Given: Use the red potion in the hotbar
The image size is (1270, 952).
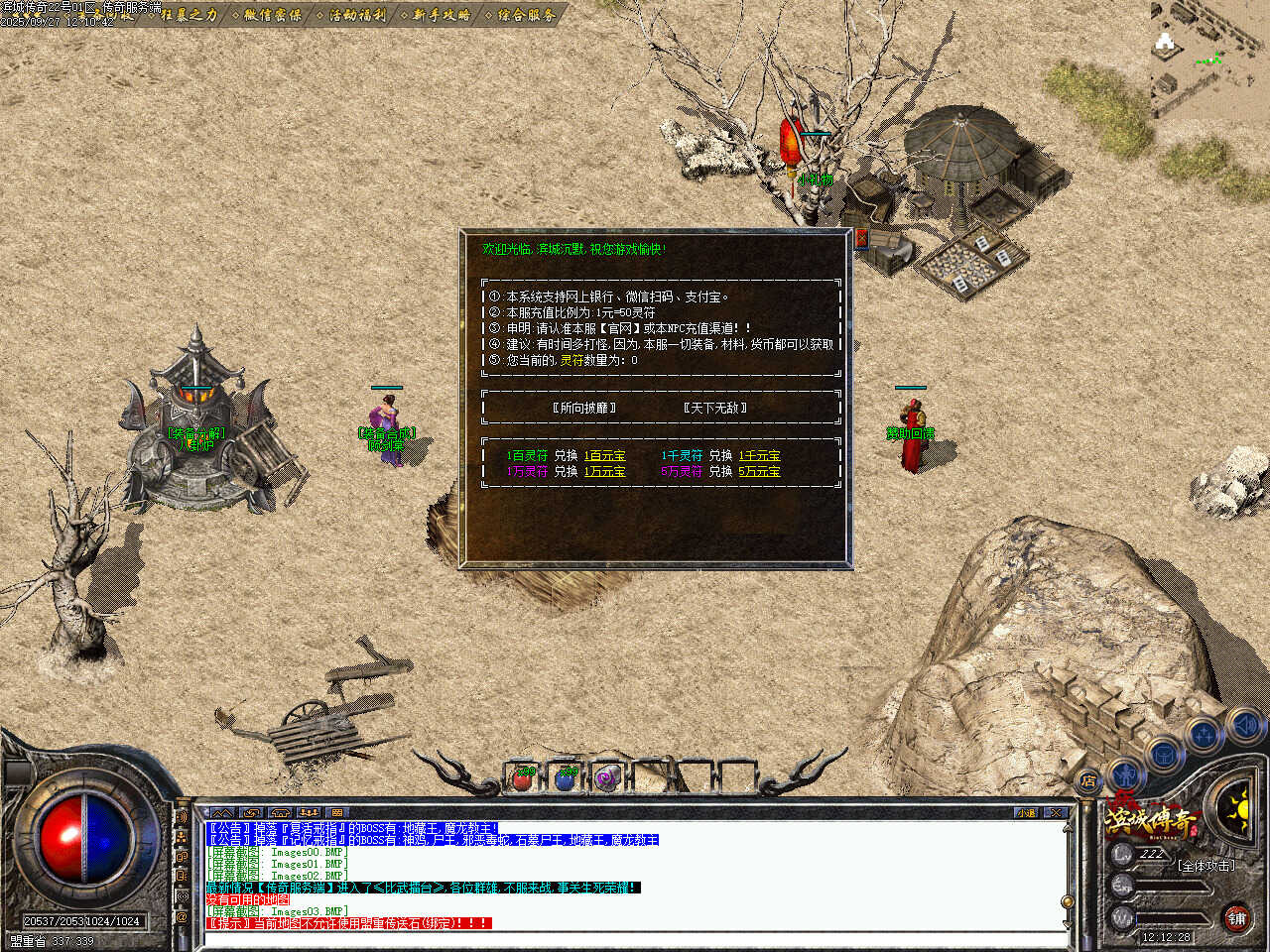Looking at the screenshot, I should [x=523, y=778].
